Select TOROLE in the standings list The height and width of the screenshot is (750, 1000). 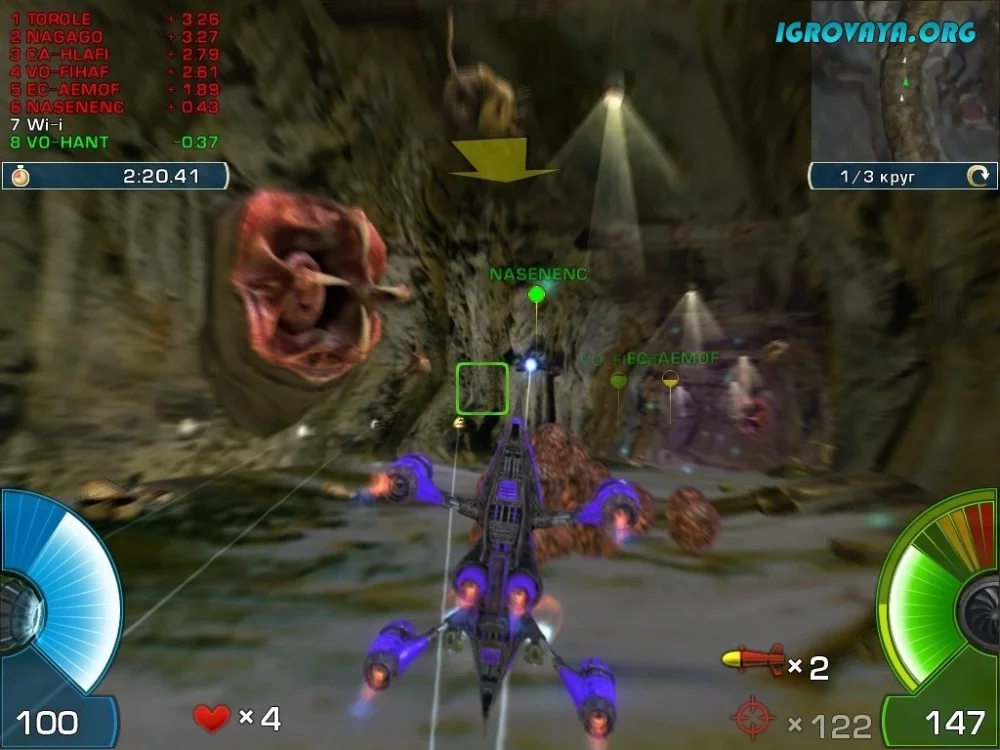pyautogui.click(x=58, y=19)
